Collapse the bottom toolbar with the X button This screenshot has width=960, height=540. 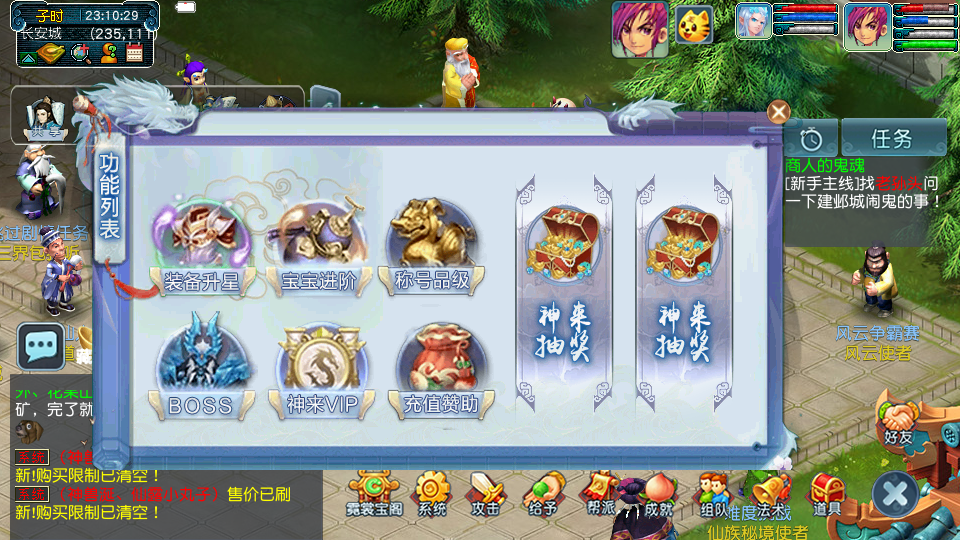[895, 494]
